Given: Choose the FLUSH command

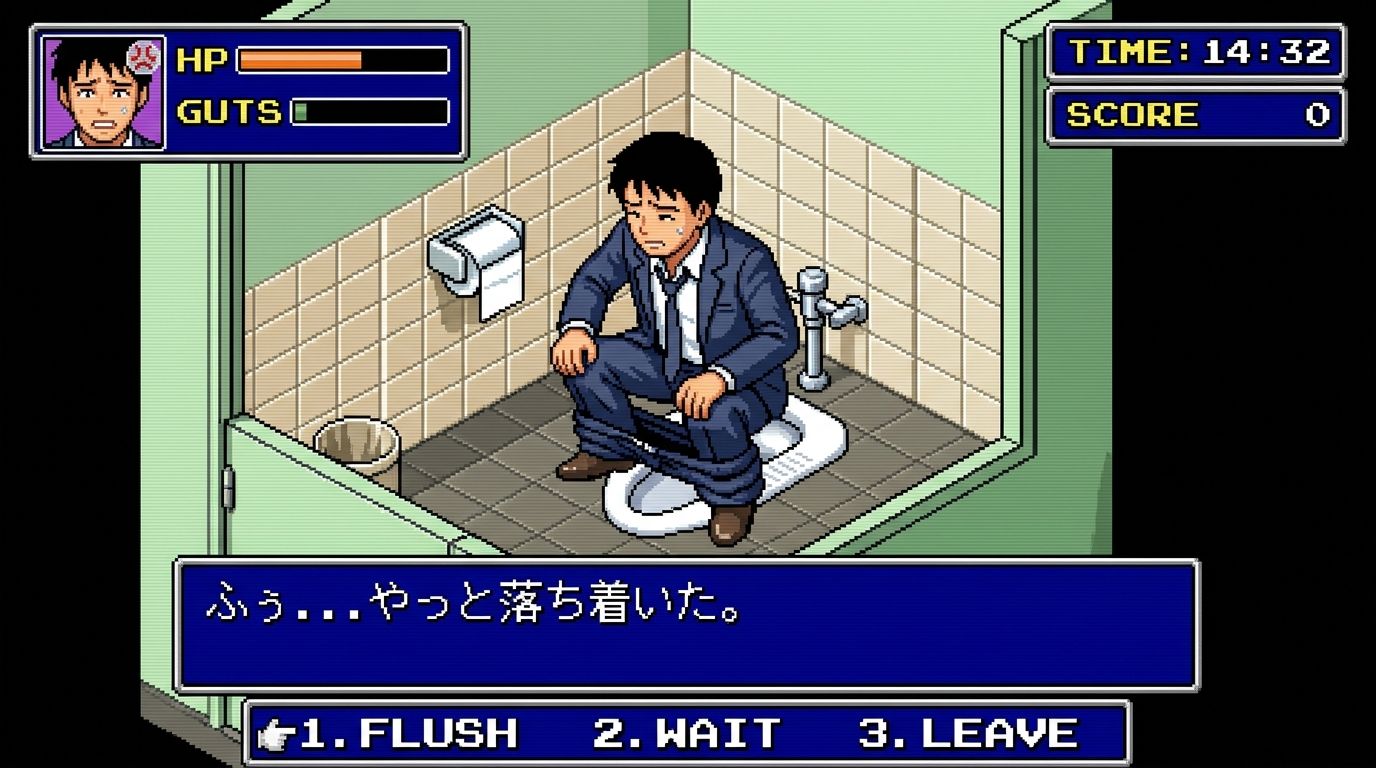Looking at the screenshot, I should [x=409, y=734].
